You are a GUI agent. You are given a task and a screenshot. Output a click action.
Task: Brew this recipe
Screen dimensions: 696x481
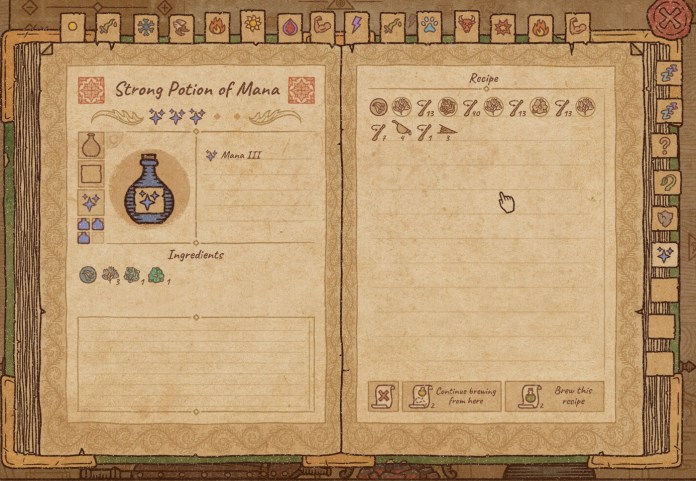pos(554,396)
